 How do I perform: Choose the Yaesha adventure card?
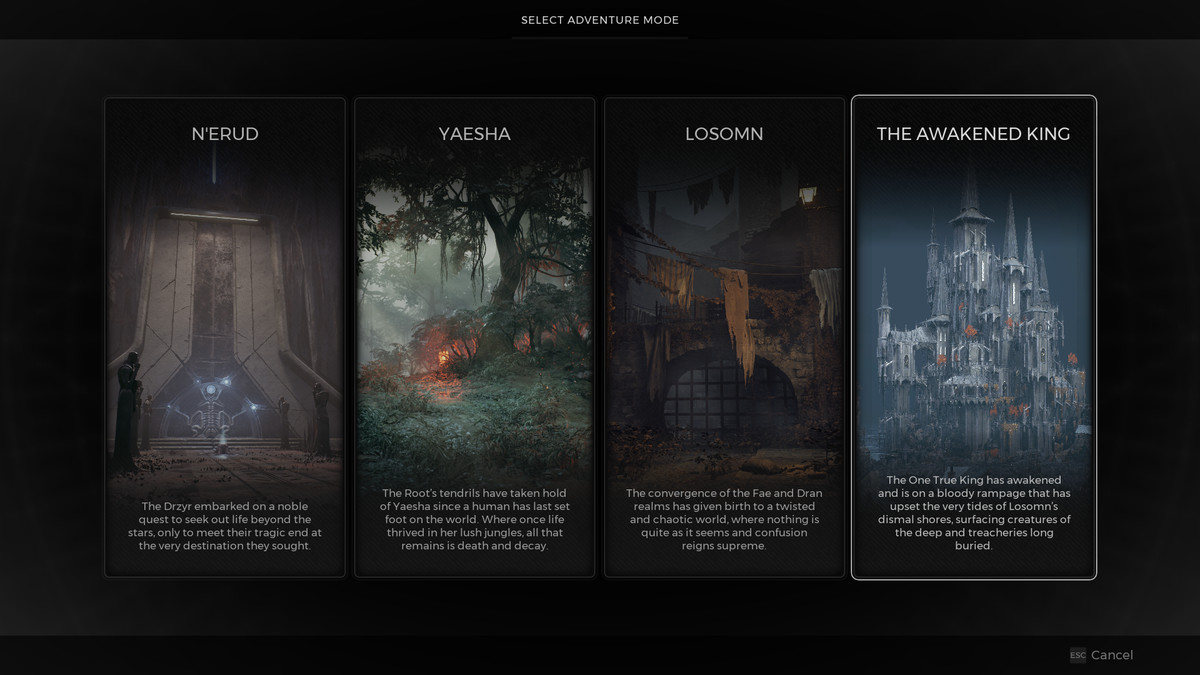474,337
